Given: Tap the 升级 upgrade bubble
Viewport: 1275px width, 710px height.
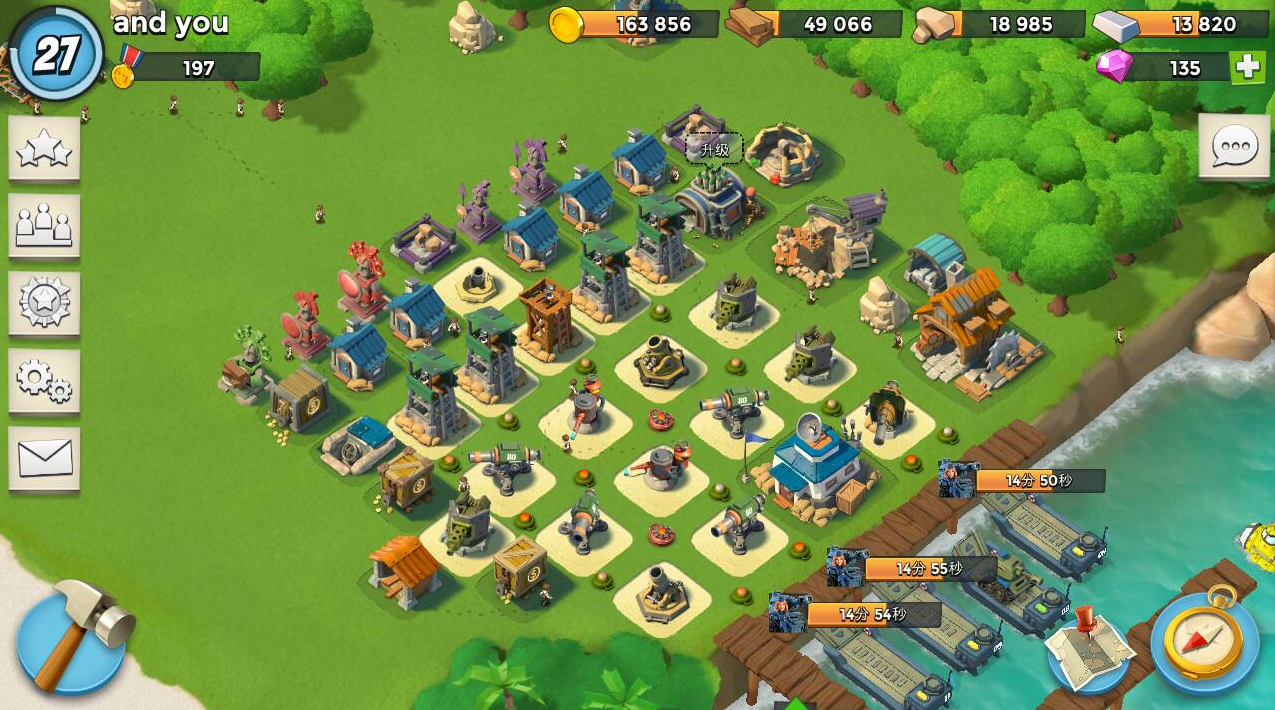Looking at the screenshot, I should click(715, 149).
